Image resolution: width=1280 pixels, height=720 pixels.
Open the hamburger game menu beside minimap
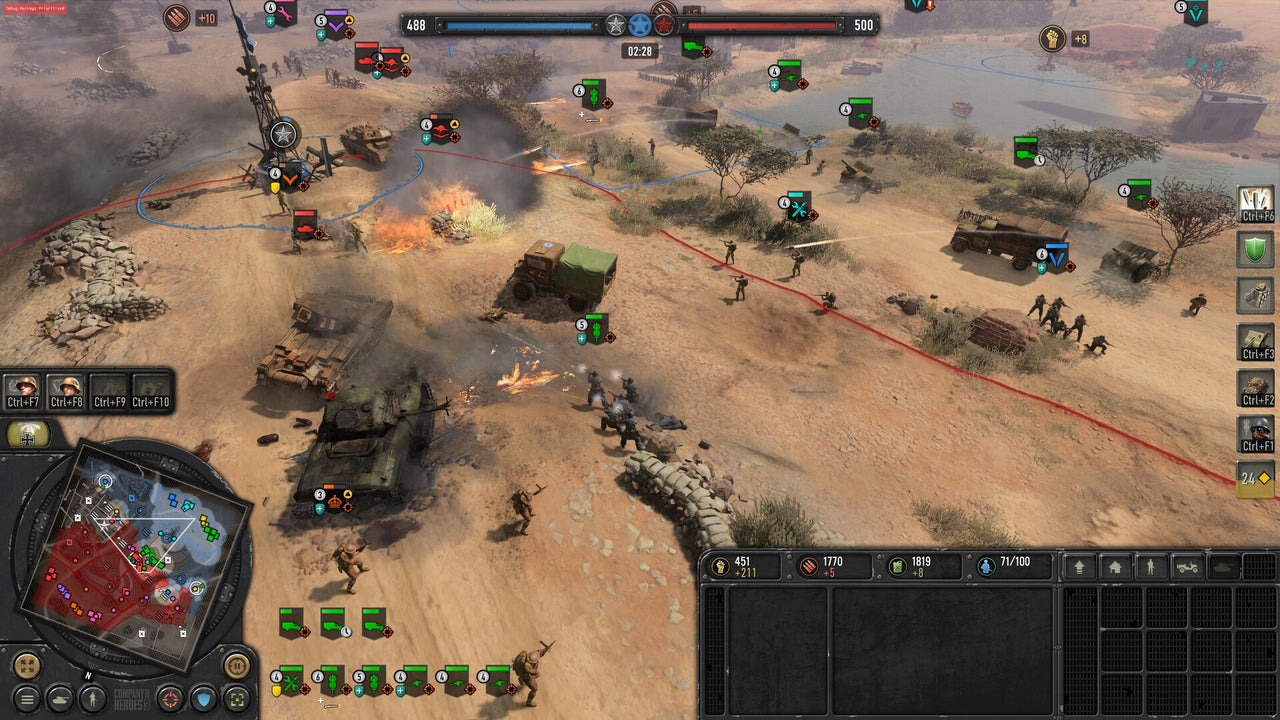(25, 699)
